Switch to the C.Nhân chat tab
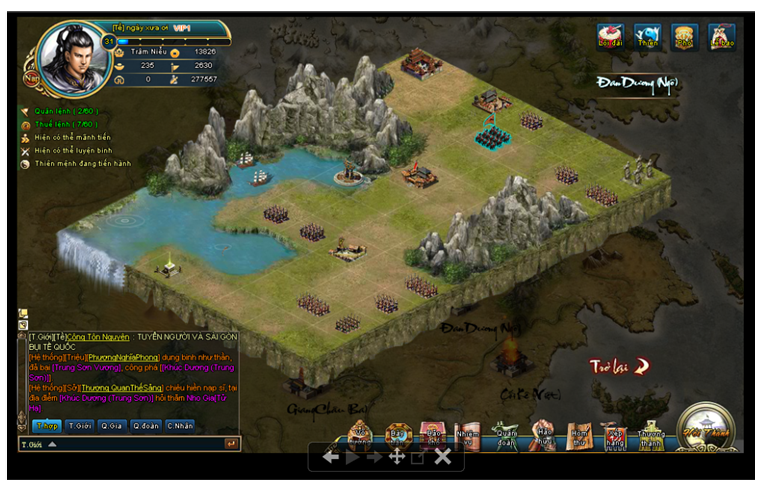Image resolution: width=776 pixels, height=491 pixels. pos(180,426)
